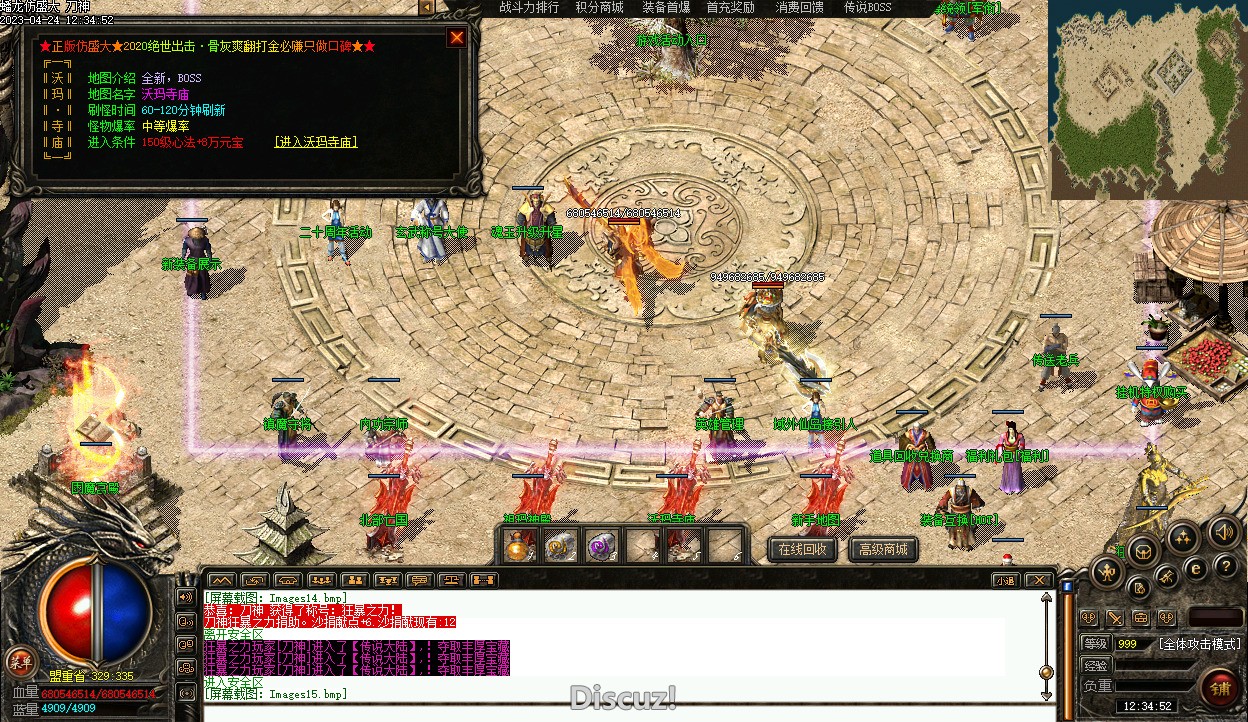Image resolution: width=1248 pixels, height=722 pixels.
Task: Select the 消费回馈 menu entry
Action: (x=800, y=8)
